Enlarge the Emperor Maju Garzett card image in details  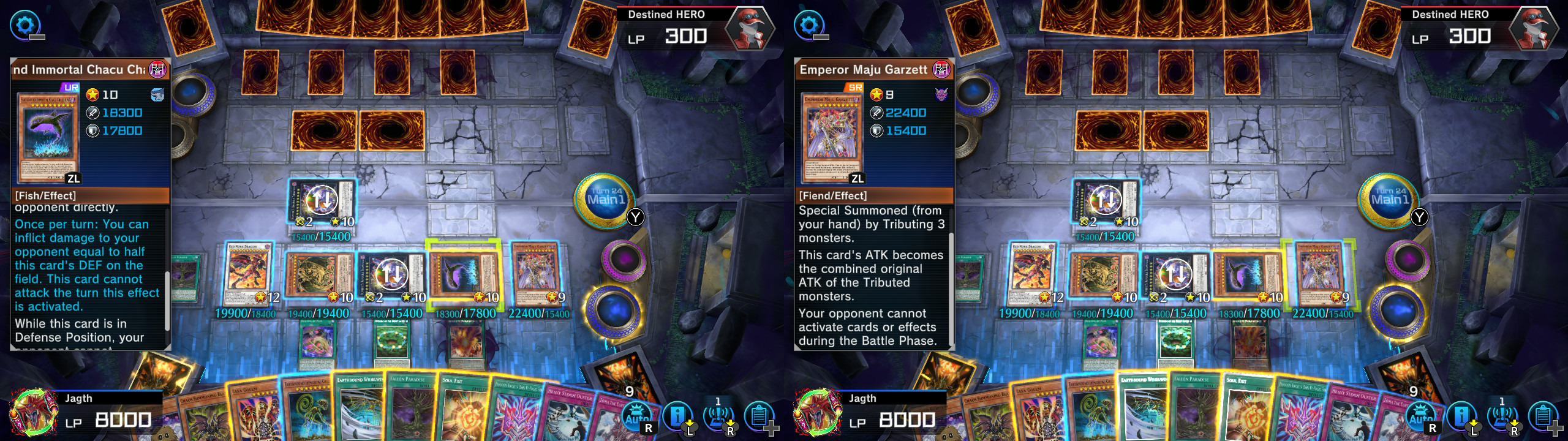click(832, 138)
